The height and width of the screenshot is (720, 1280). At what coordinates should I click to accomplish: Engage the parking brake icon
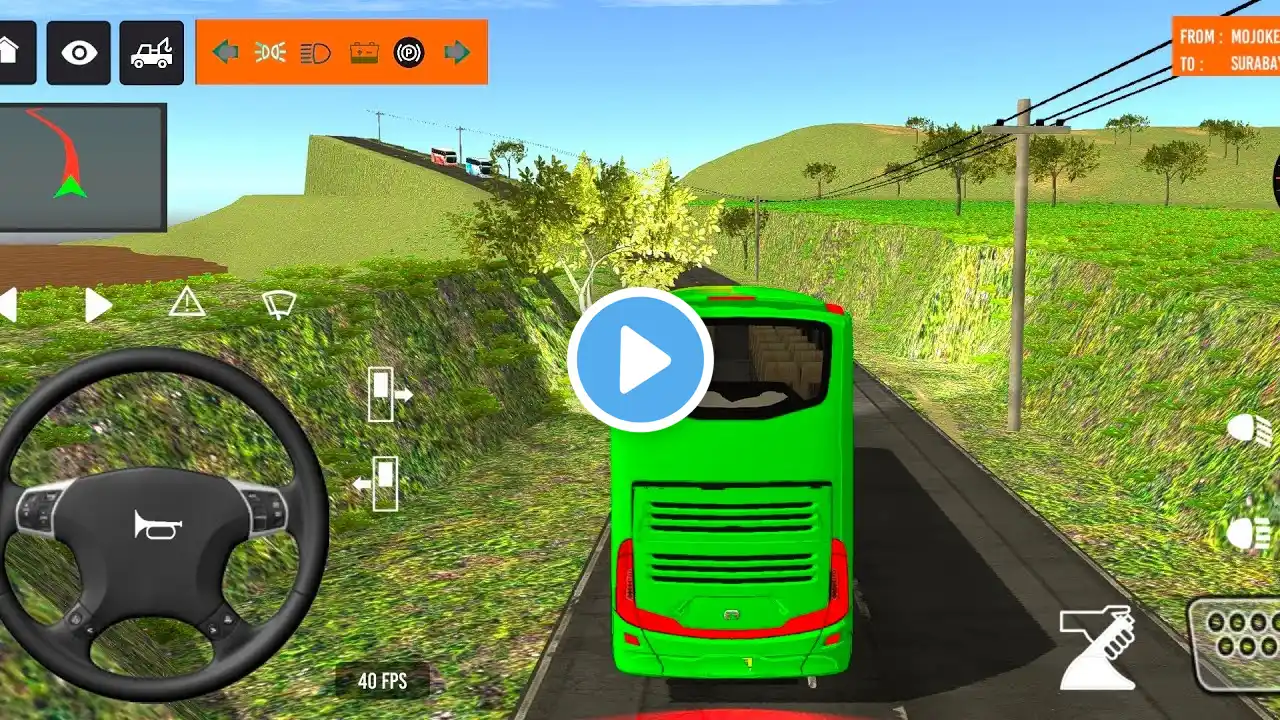[x=409, y=52]
